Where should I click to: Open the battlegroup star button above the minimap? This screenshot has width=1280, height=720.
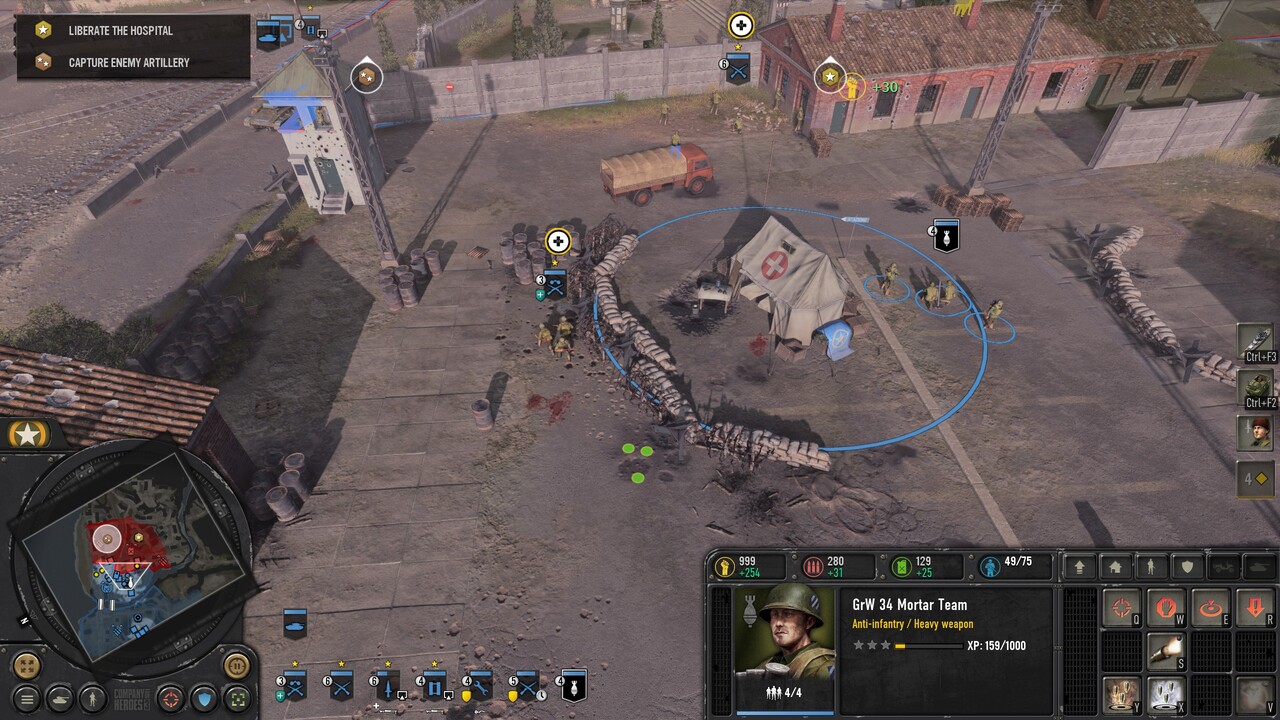click(x=28, y=435)
